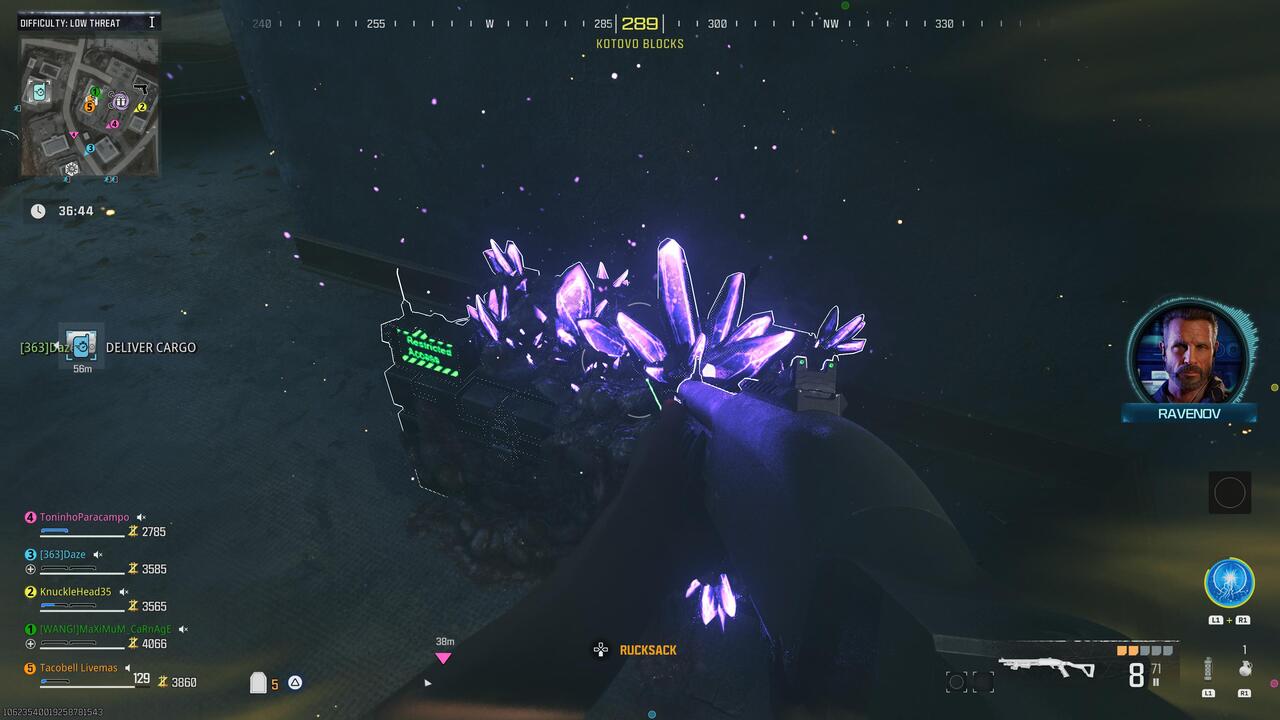The image size is (1280, 720).
Task: Select the KOTOVO BLOCKS compass label
Action: [x=640, y=43]
